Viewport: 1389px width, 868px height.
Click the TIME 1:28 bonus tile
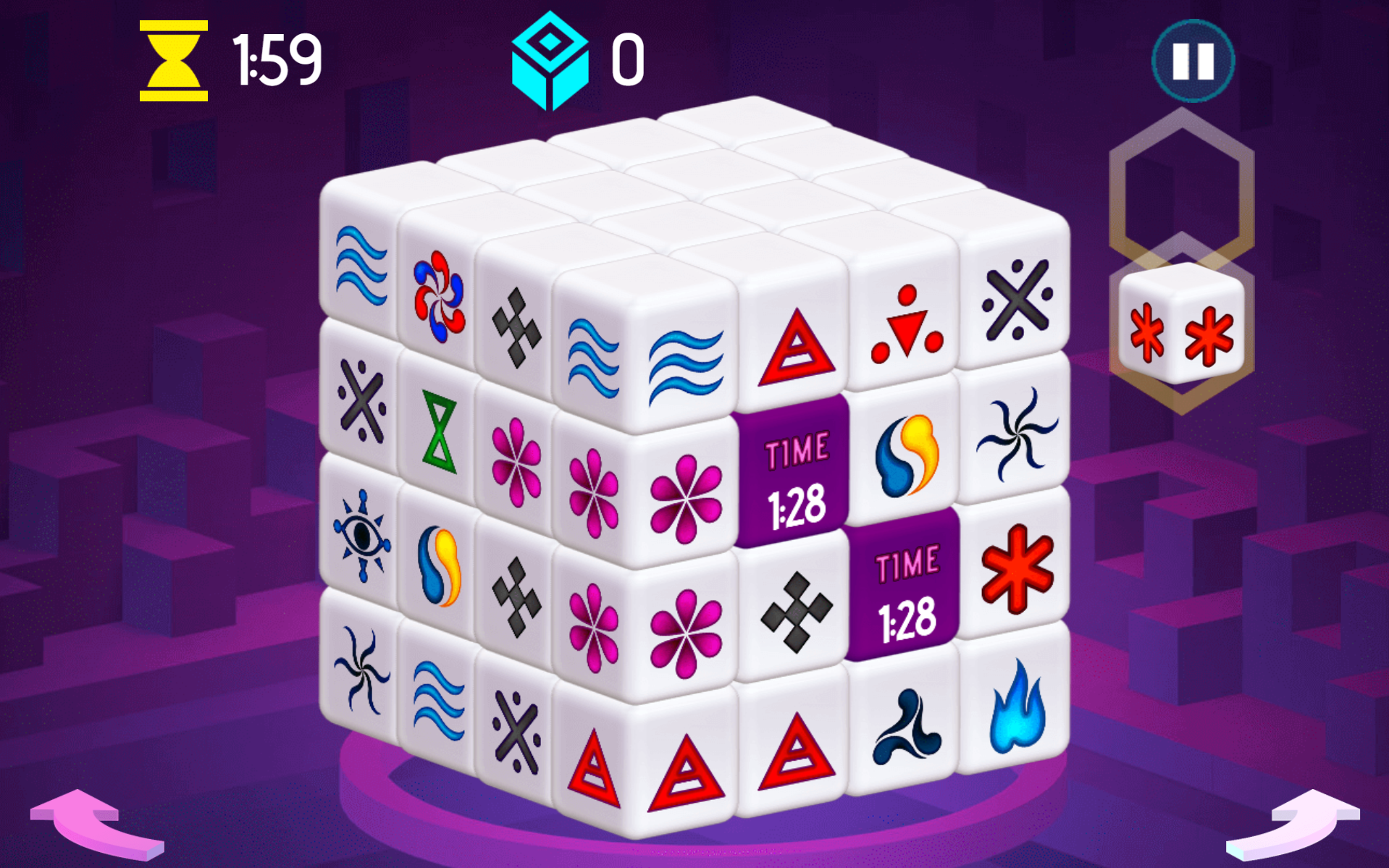point(793,472)
